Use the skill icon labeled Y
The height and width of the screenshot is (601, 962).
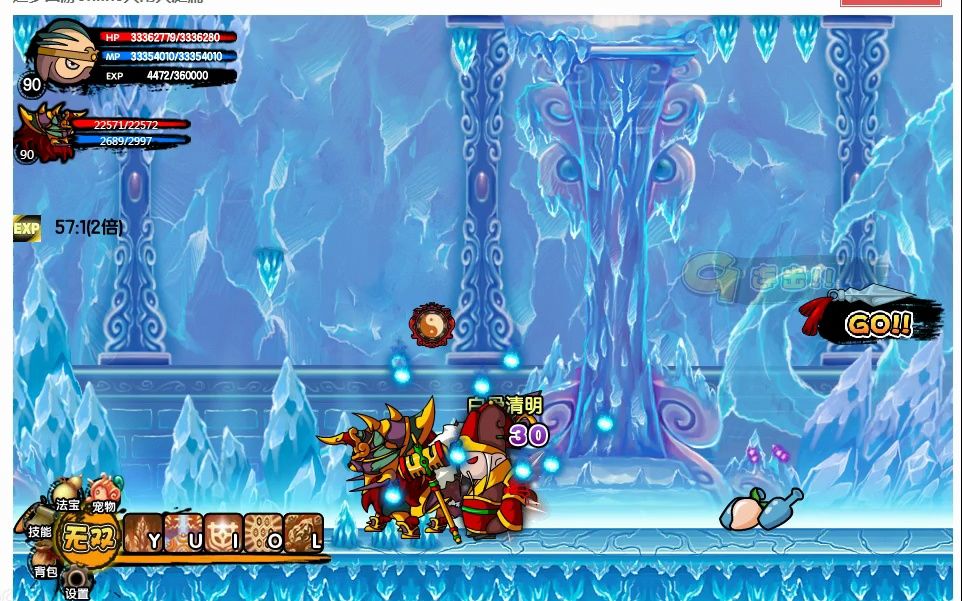(x=143, y=533)
